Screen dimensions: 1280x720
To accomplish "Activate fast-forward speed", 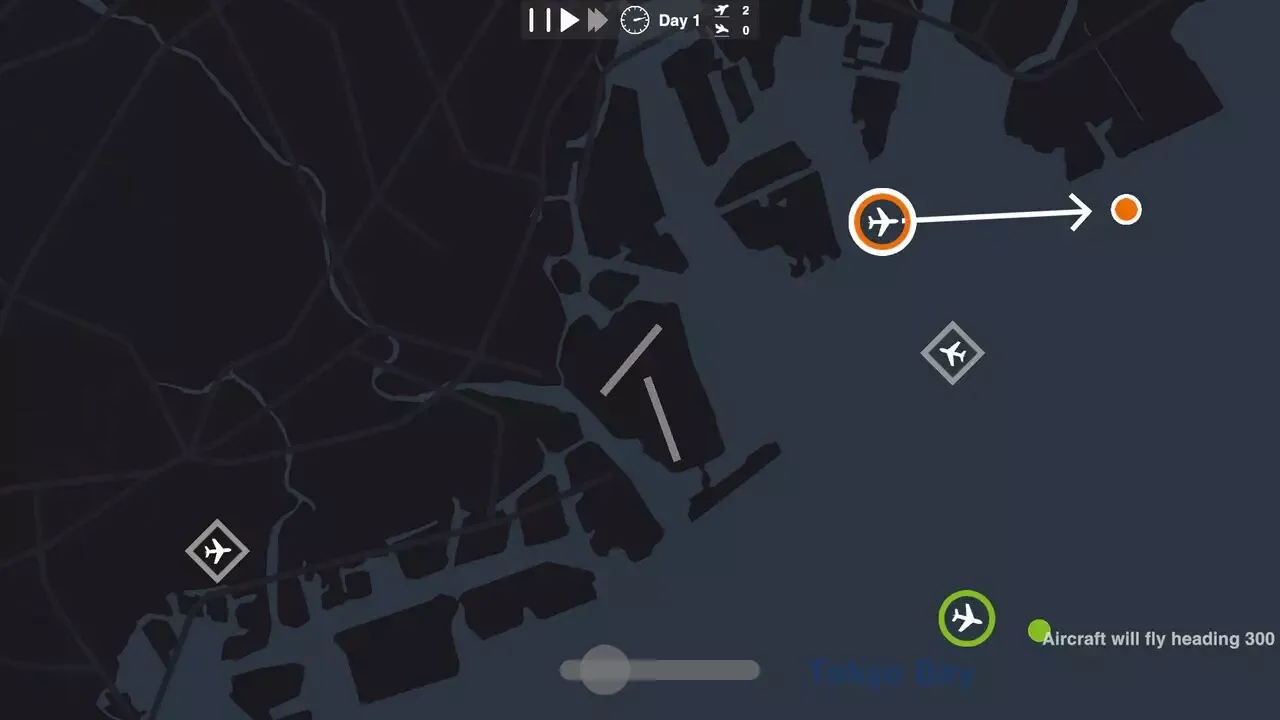I will tap(597, 19).
